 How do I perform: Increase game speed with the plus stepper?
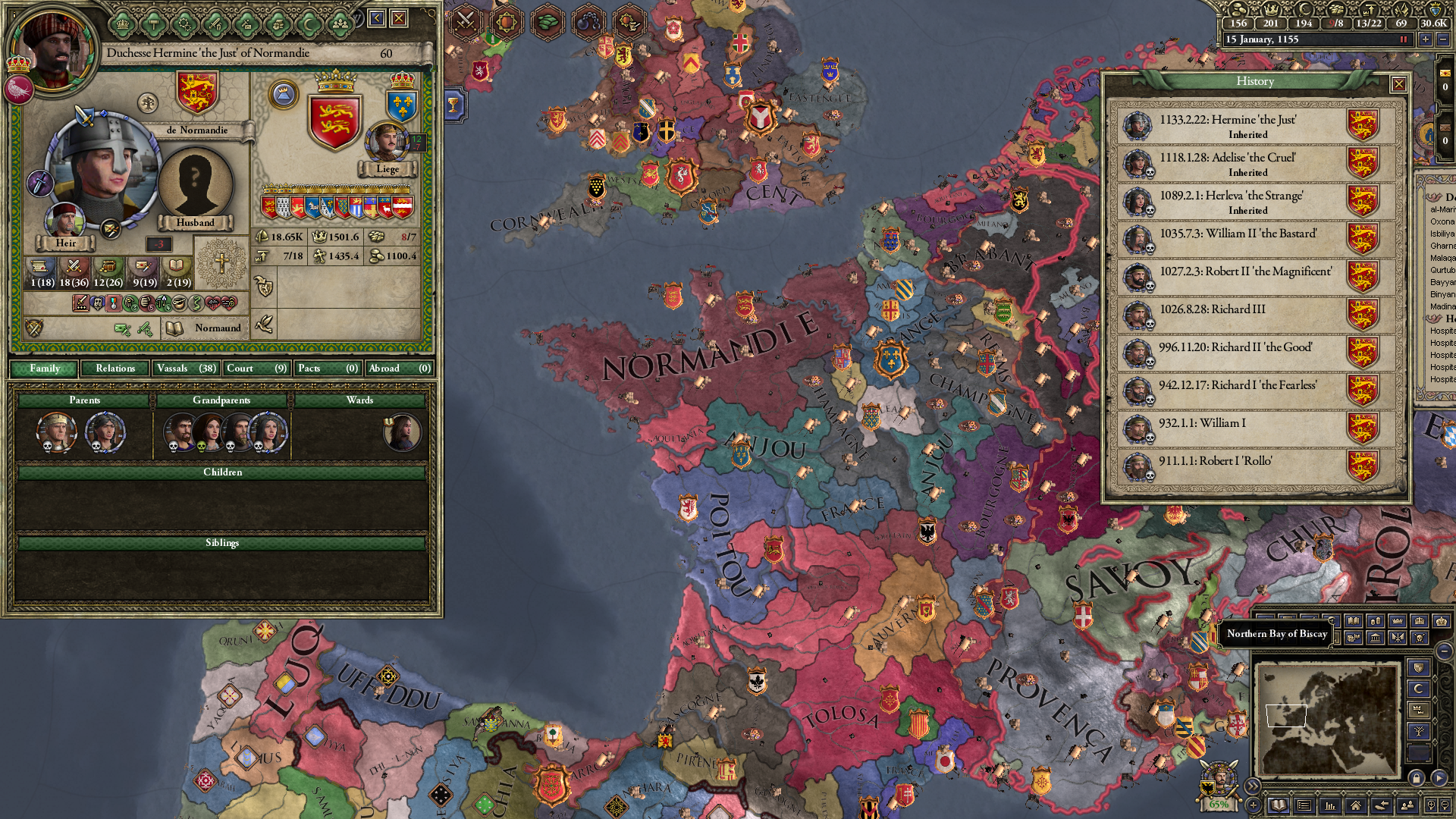coord(1426,39)
